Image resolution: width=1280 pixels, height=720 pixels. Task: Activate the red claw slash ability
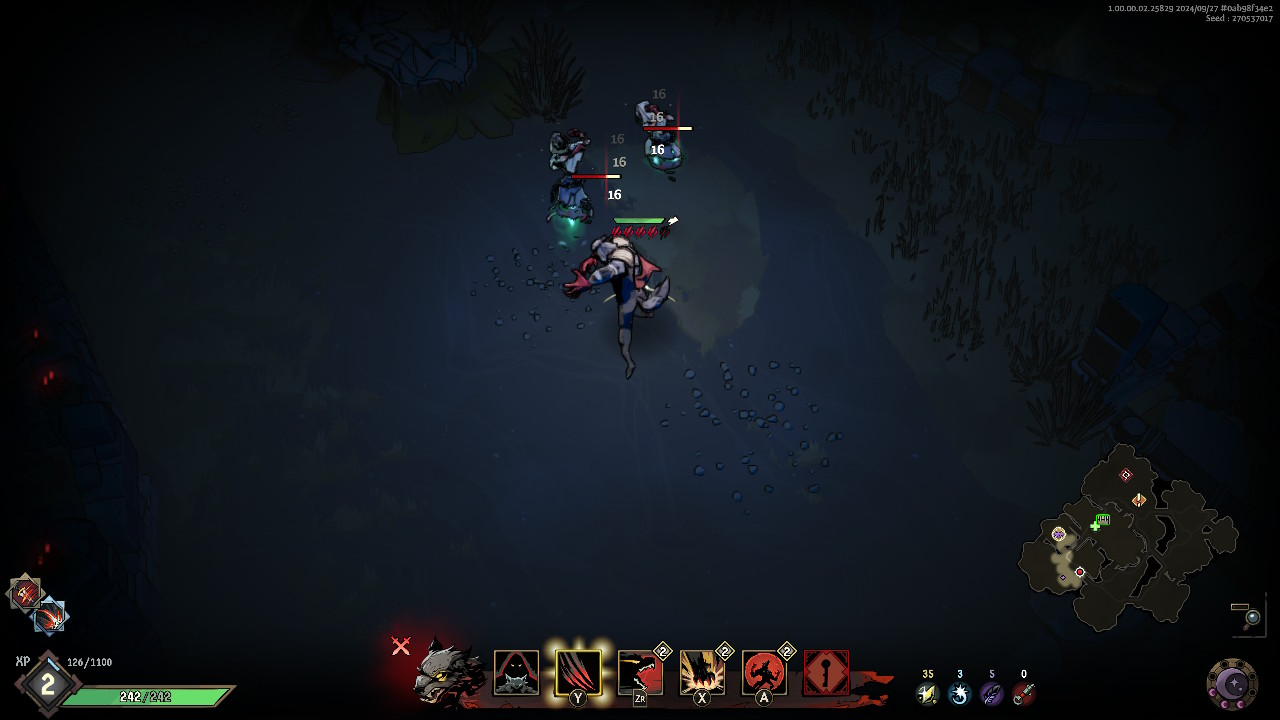coord(578,673)
